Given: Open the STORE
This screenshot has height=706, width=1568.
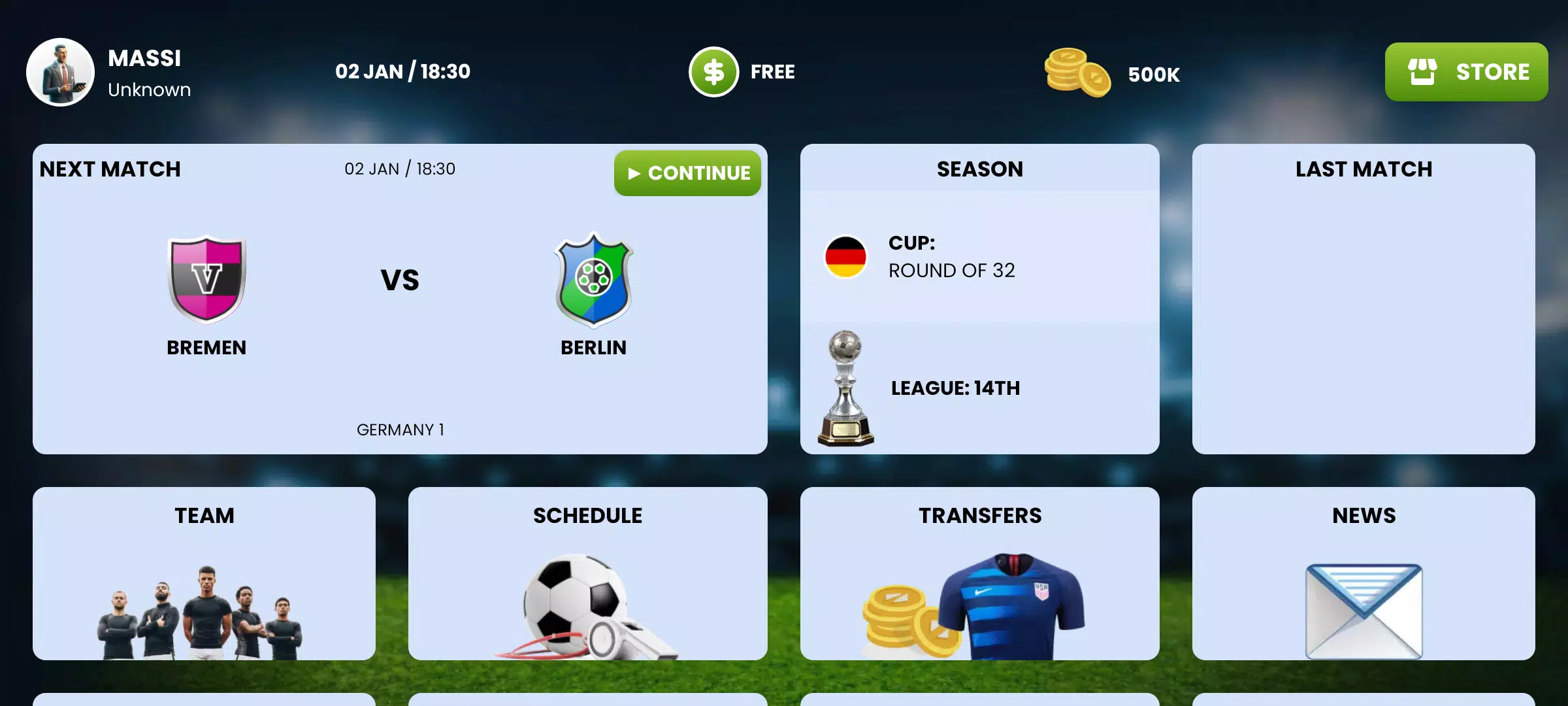Looking at the screenshot, I should (x=1467, y=71).
